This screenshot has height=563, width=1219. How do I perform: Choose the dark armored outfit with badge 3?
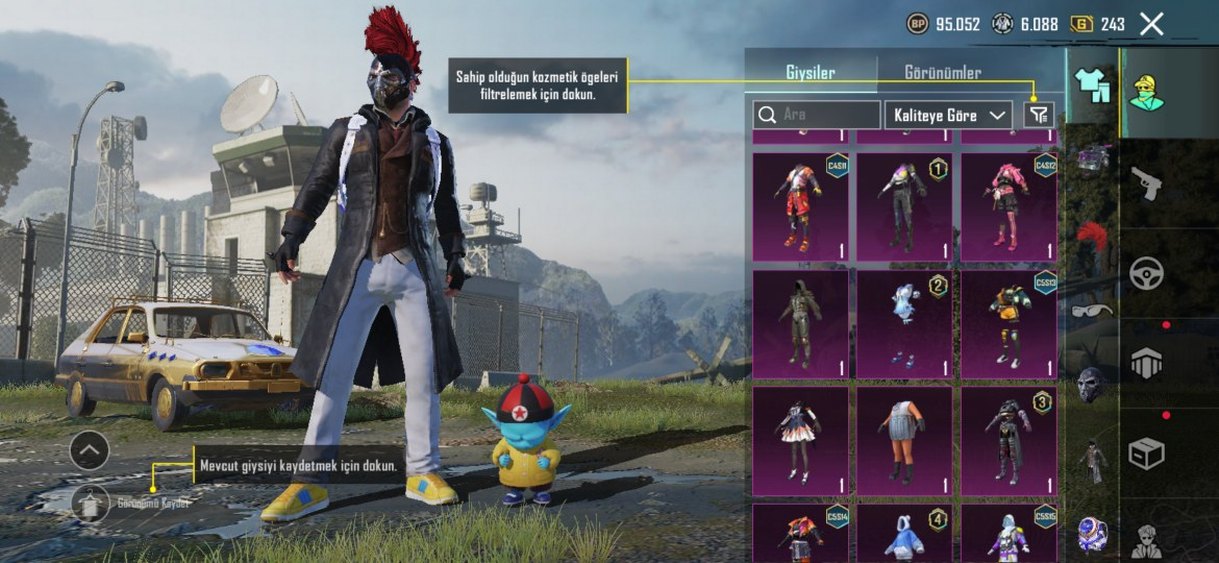1009,441
